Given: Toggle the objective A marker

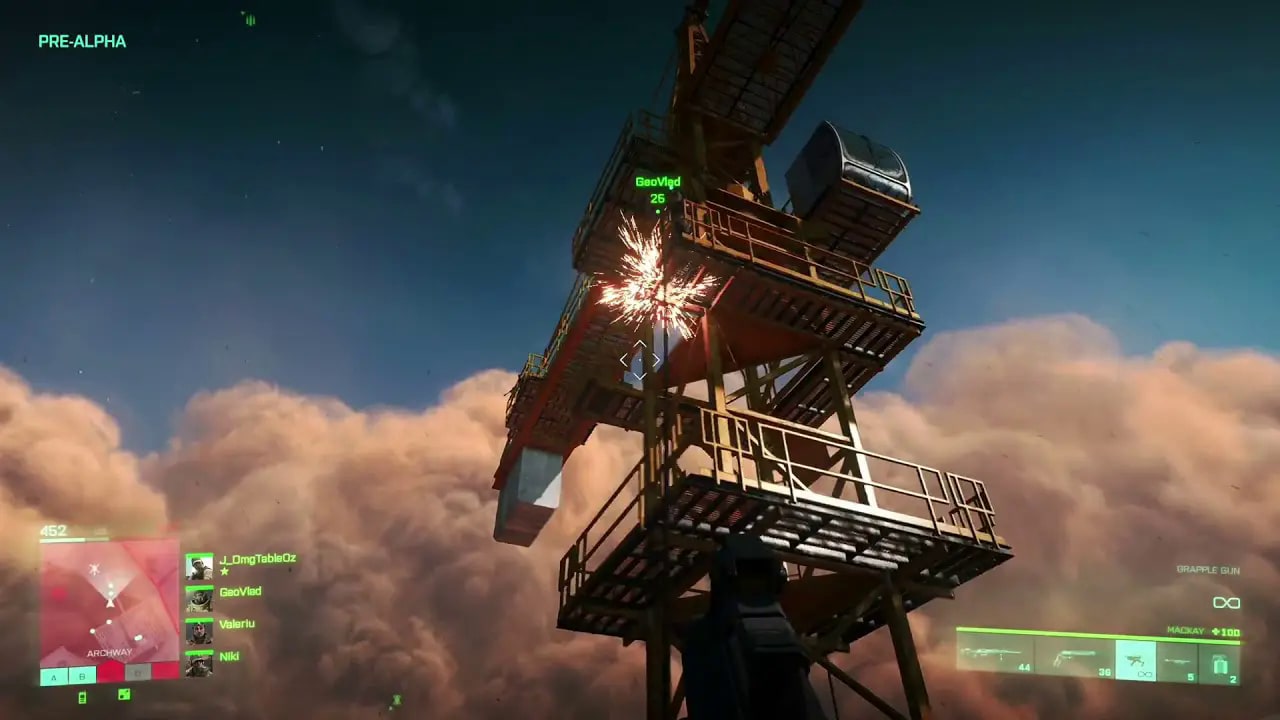Looking at the screenshot, I should point(54,677).
